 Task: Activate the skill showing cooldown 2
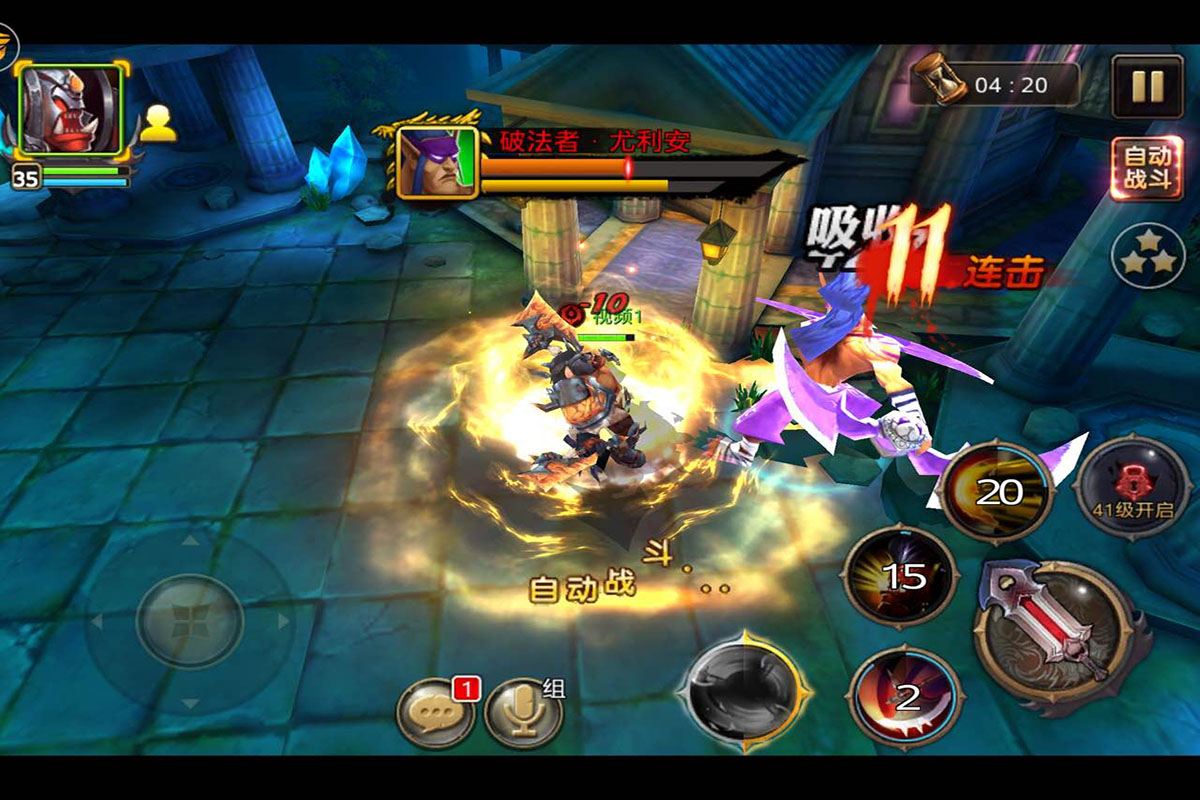(906, 697)
